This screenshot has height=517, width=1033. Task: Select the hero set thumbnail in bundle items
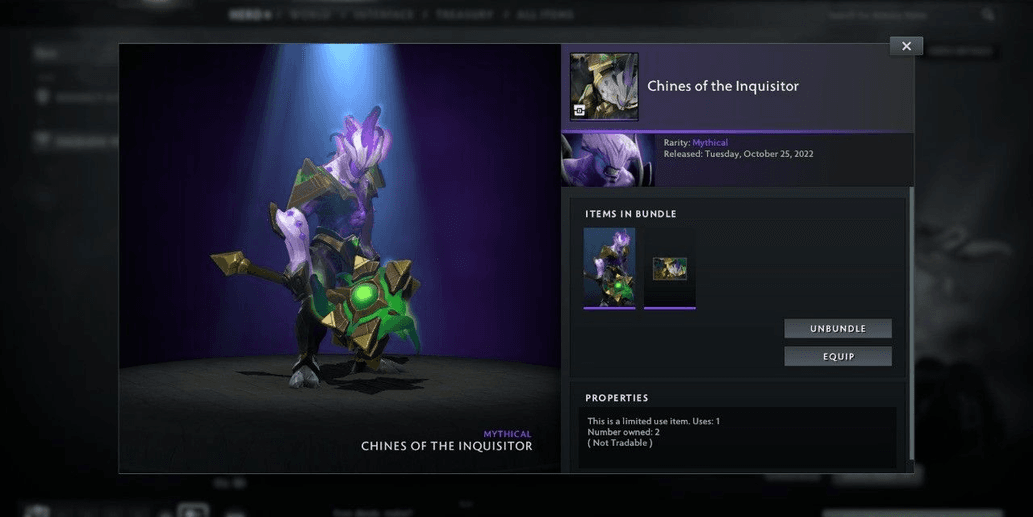click(x=609, y=267)
